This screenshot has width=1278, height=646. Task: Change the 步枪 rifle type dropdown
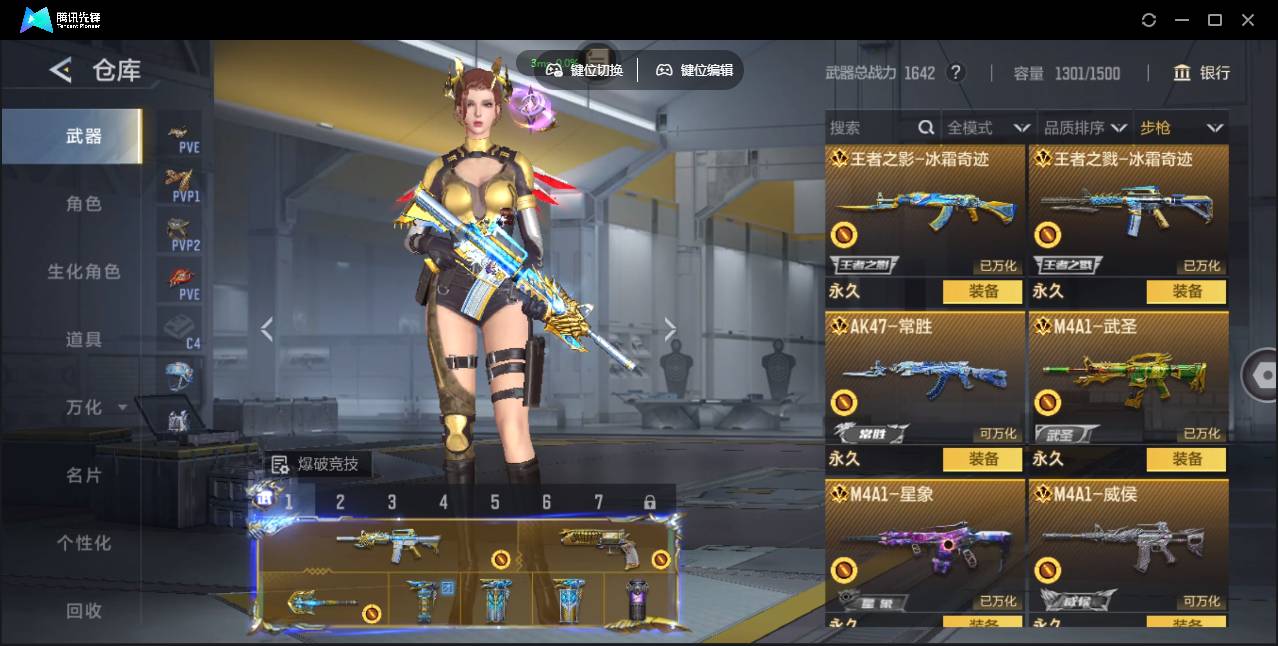1181,128
